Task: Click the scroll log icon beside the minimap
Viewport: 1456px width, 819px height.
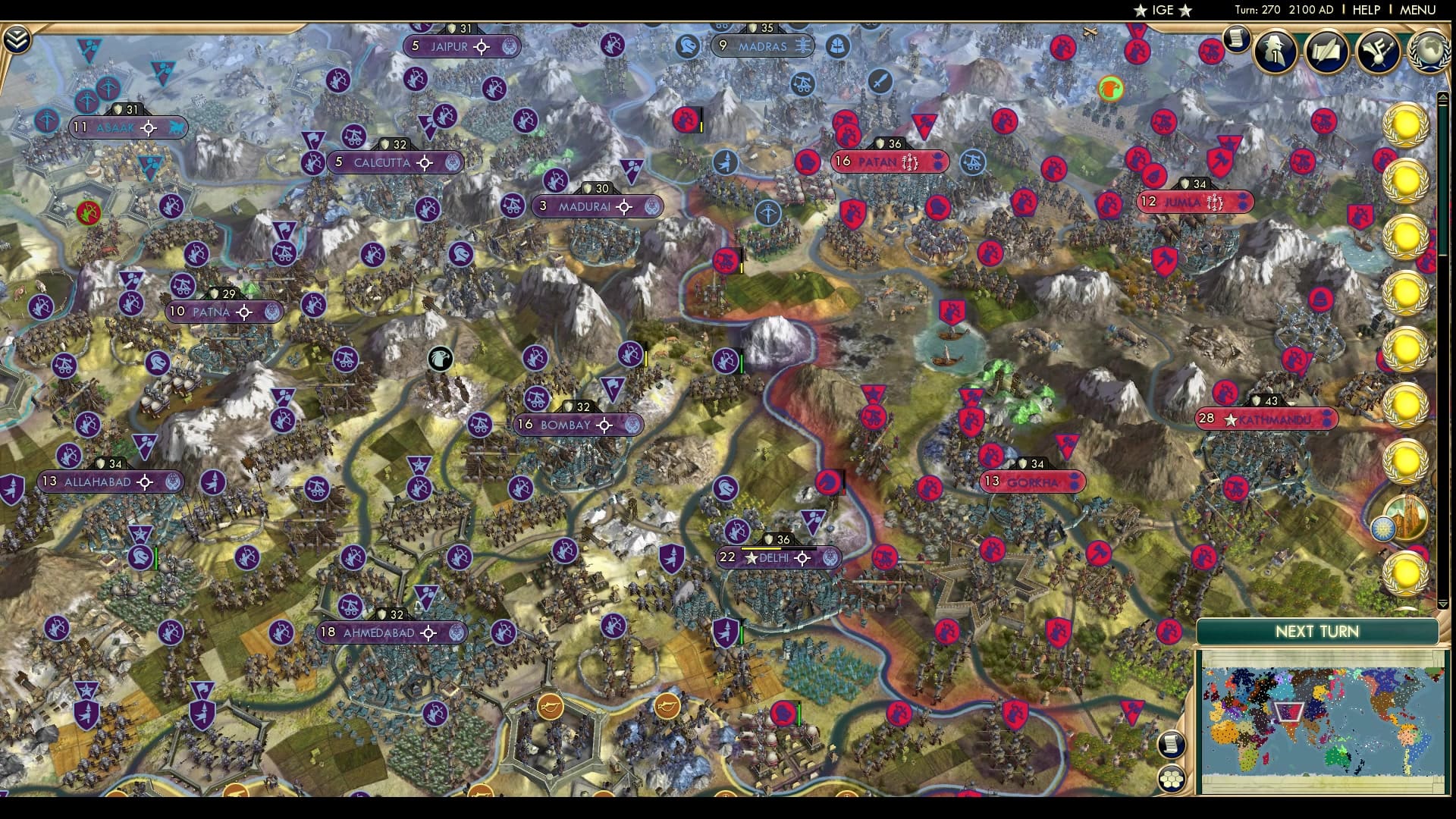Action: pyautogui.click(x=1172, y=745)
